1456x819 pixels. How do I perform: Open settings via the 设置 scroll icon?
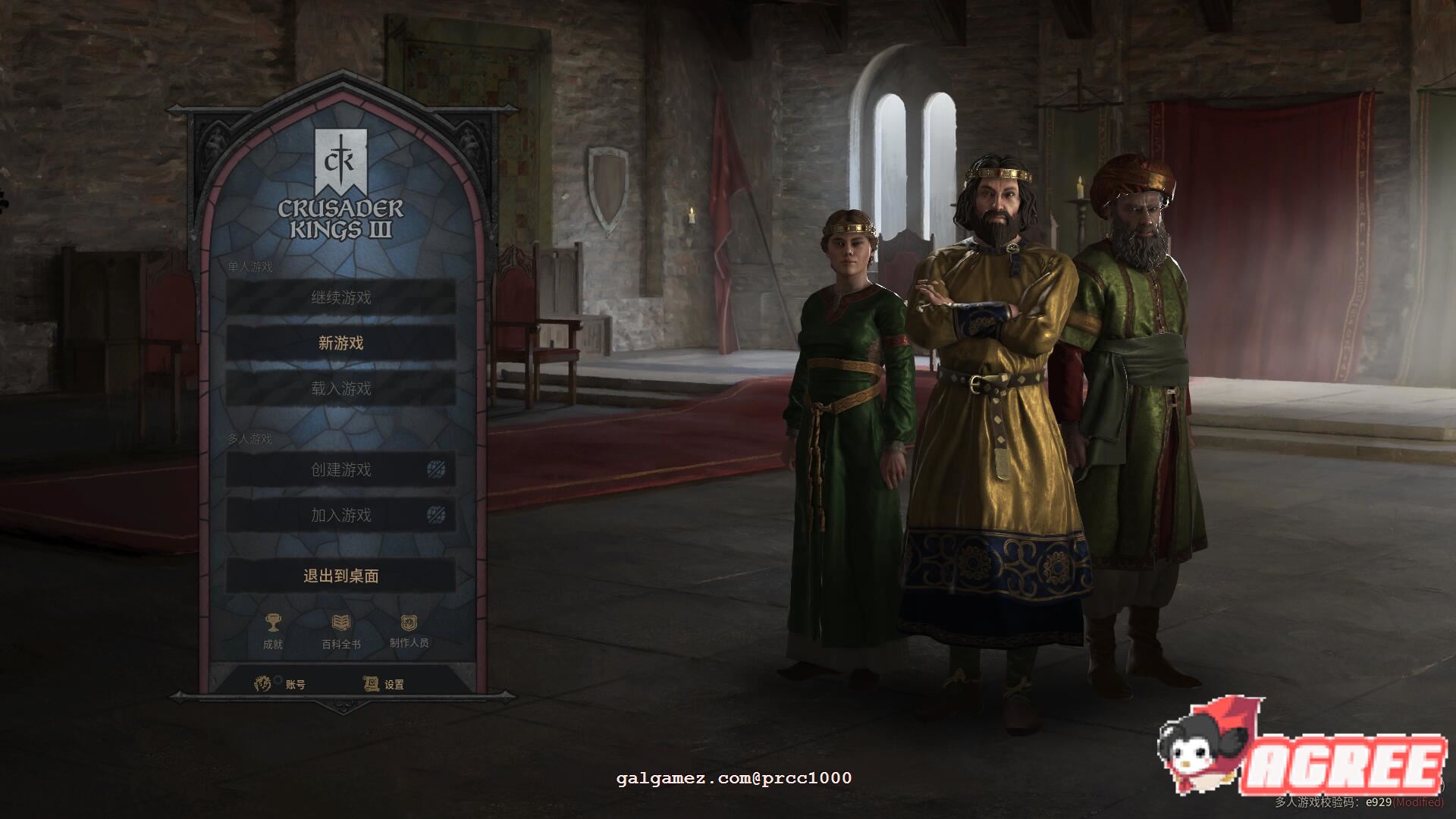coord(371,684)
